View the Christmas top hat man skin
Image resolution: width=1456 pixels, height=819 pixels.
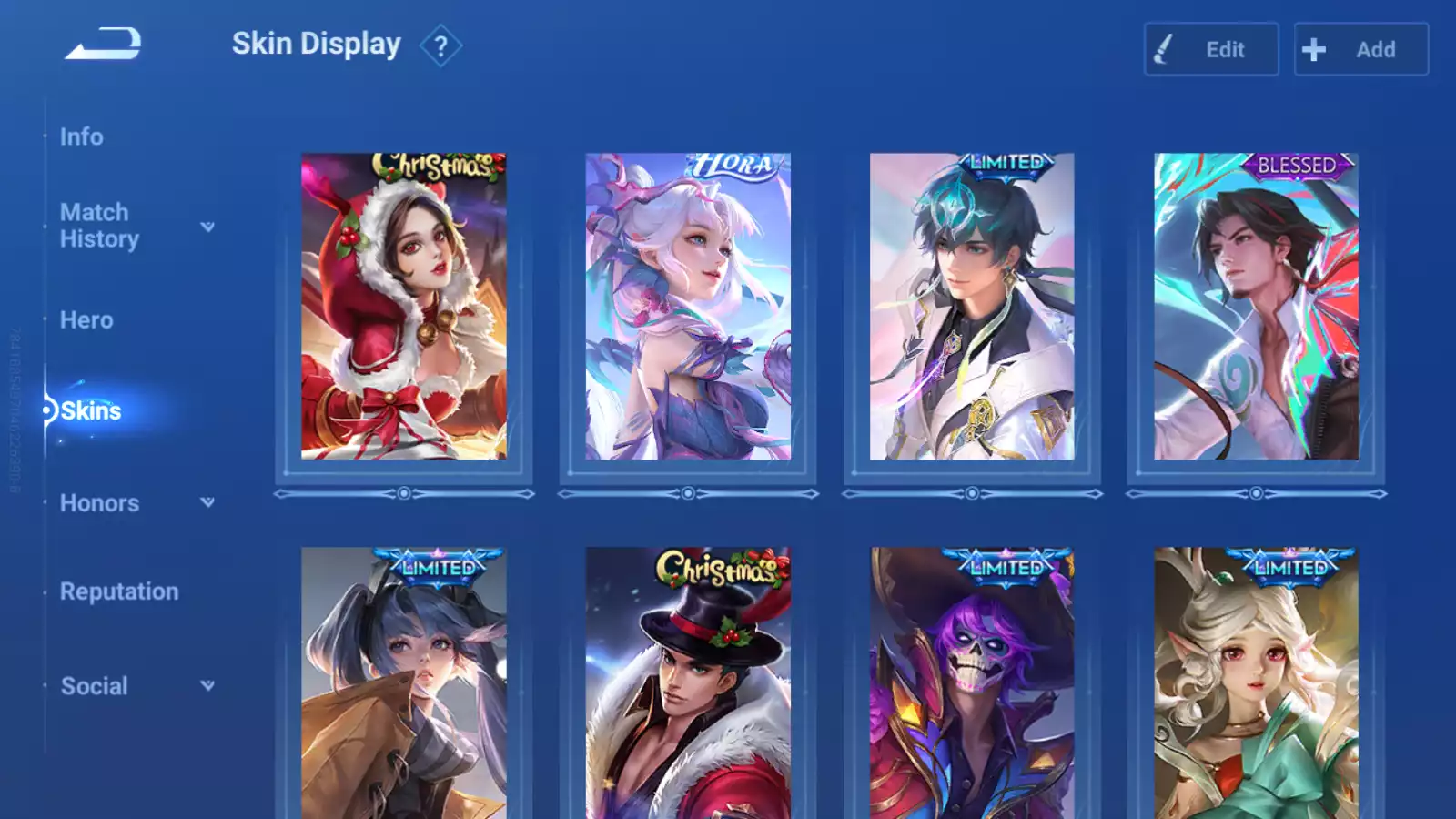[688, 682]
